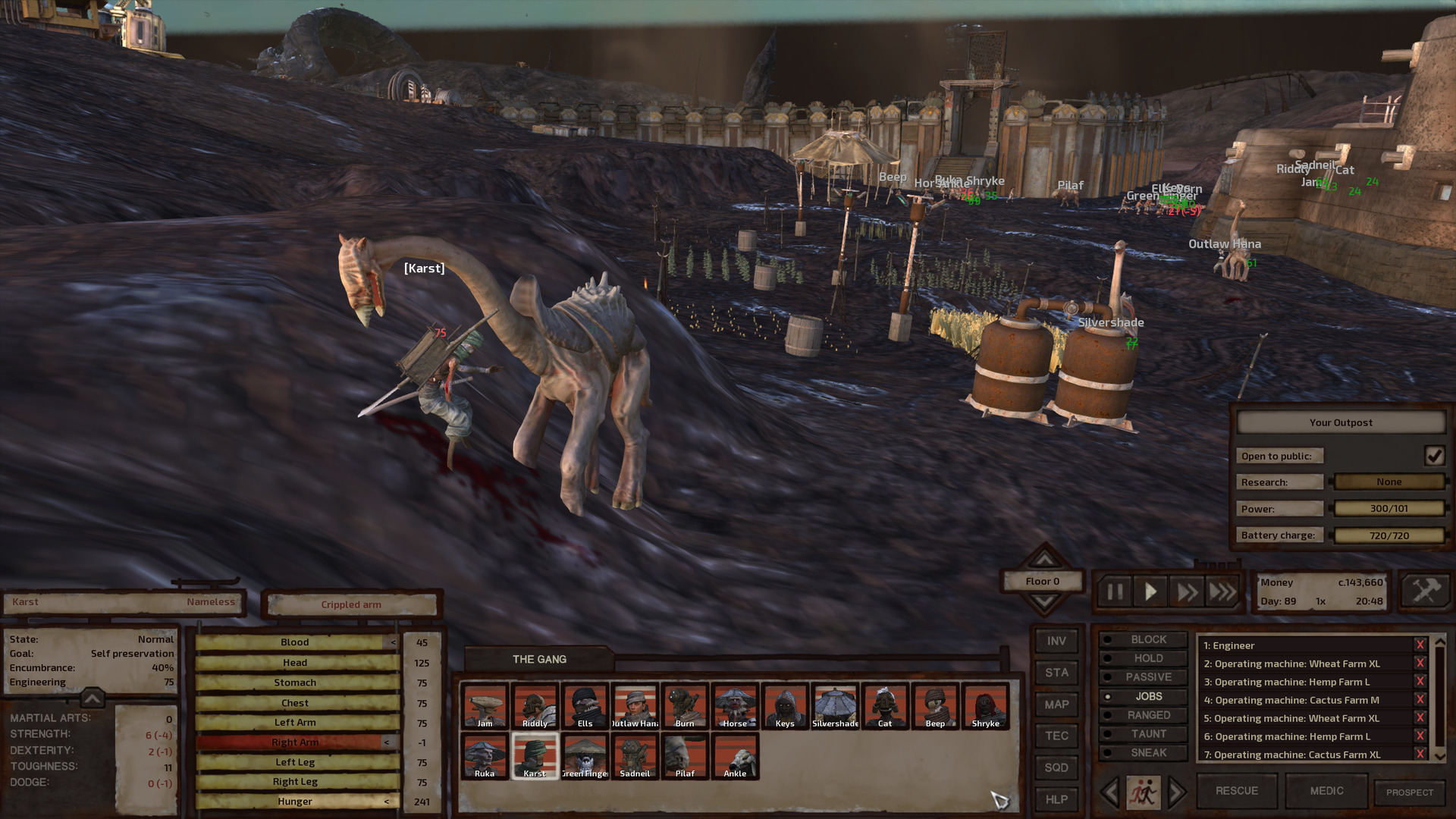The height and width of the screenshot is (819, 1456).
Task: Open the SQD squad panel
Action: tap(1056, 767)
